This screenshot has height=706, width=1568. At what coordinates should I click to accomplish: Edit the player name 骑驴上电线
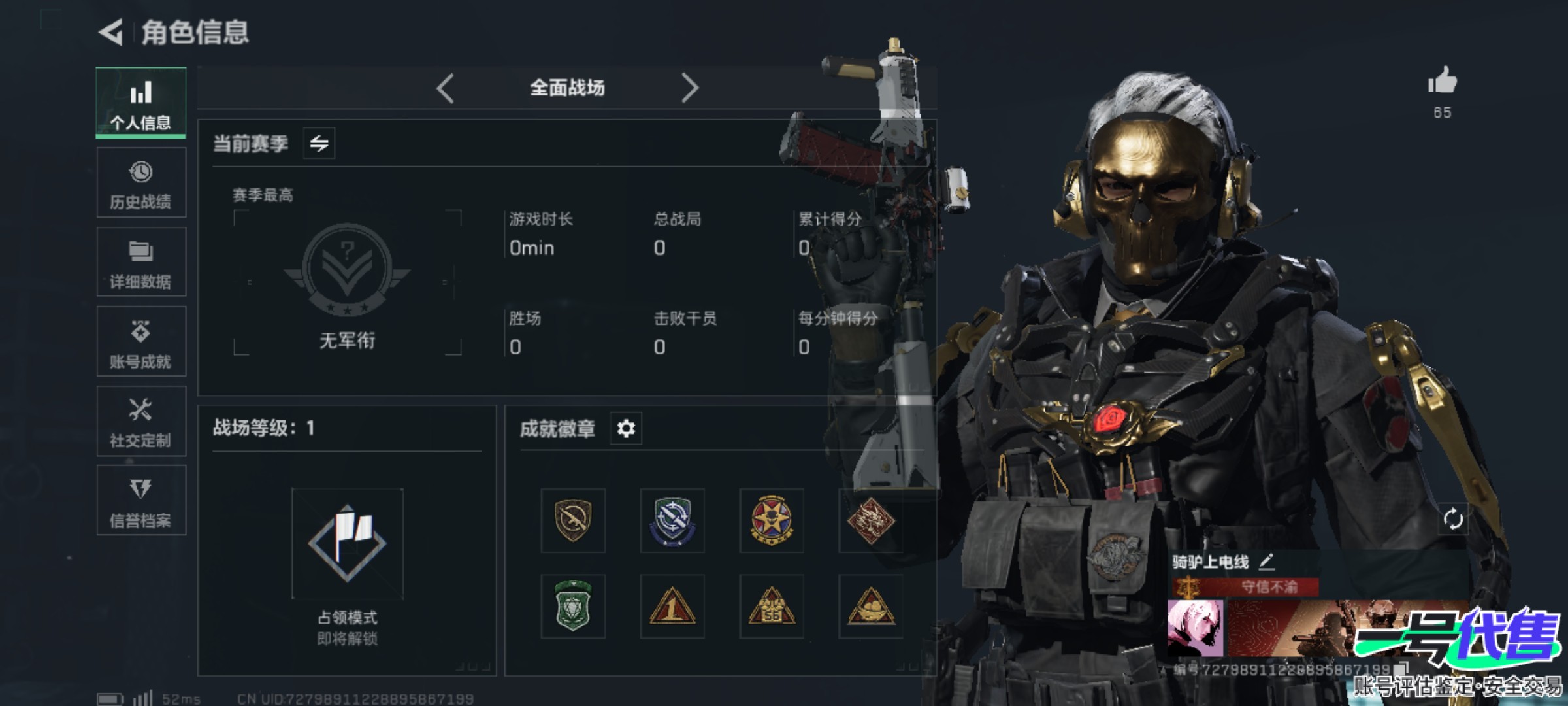(x=1267, y=561)
